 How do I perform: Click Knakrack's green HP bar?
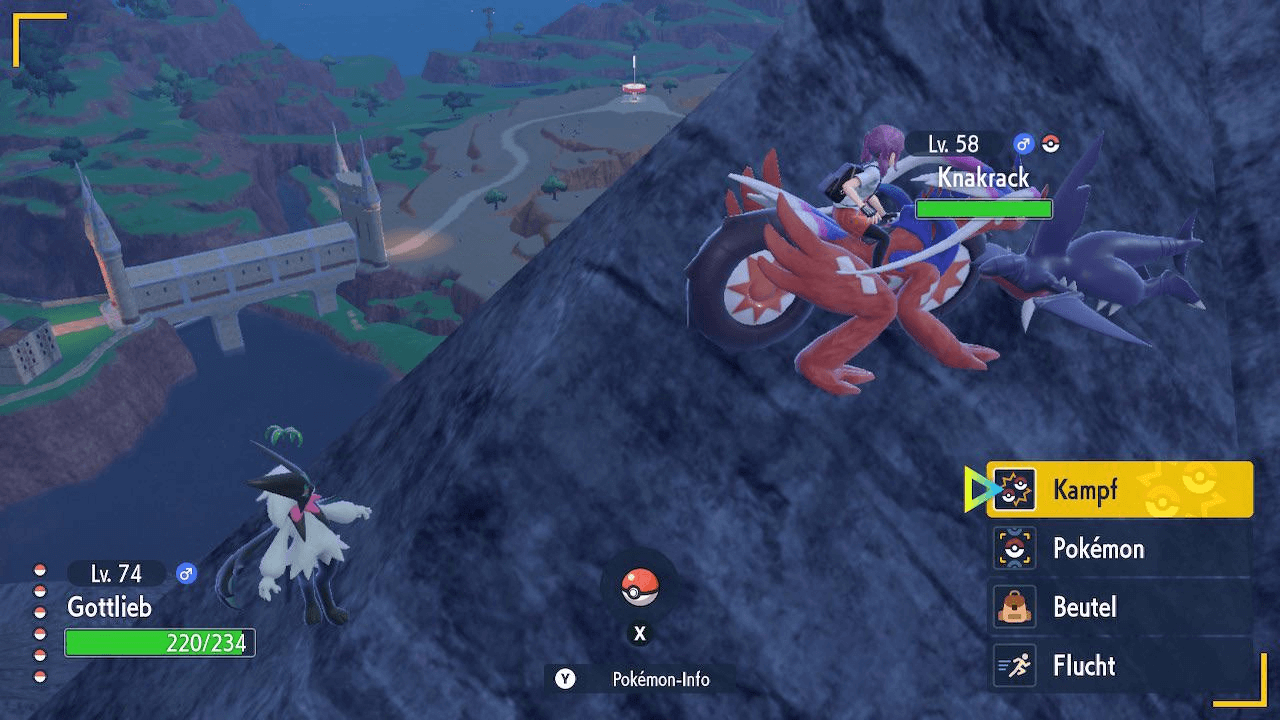[x=984, y=208]
